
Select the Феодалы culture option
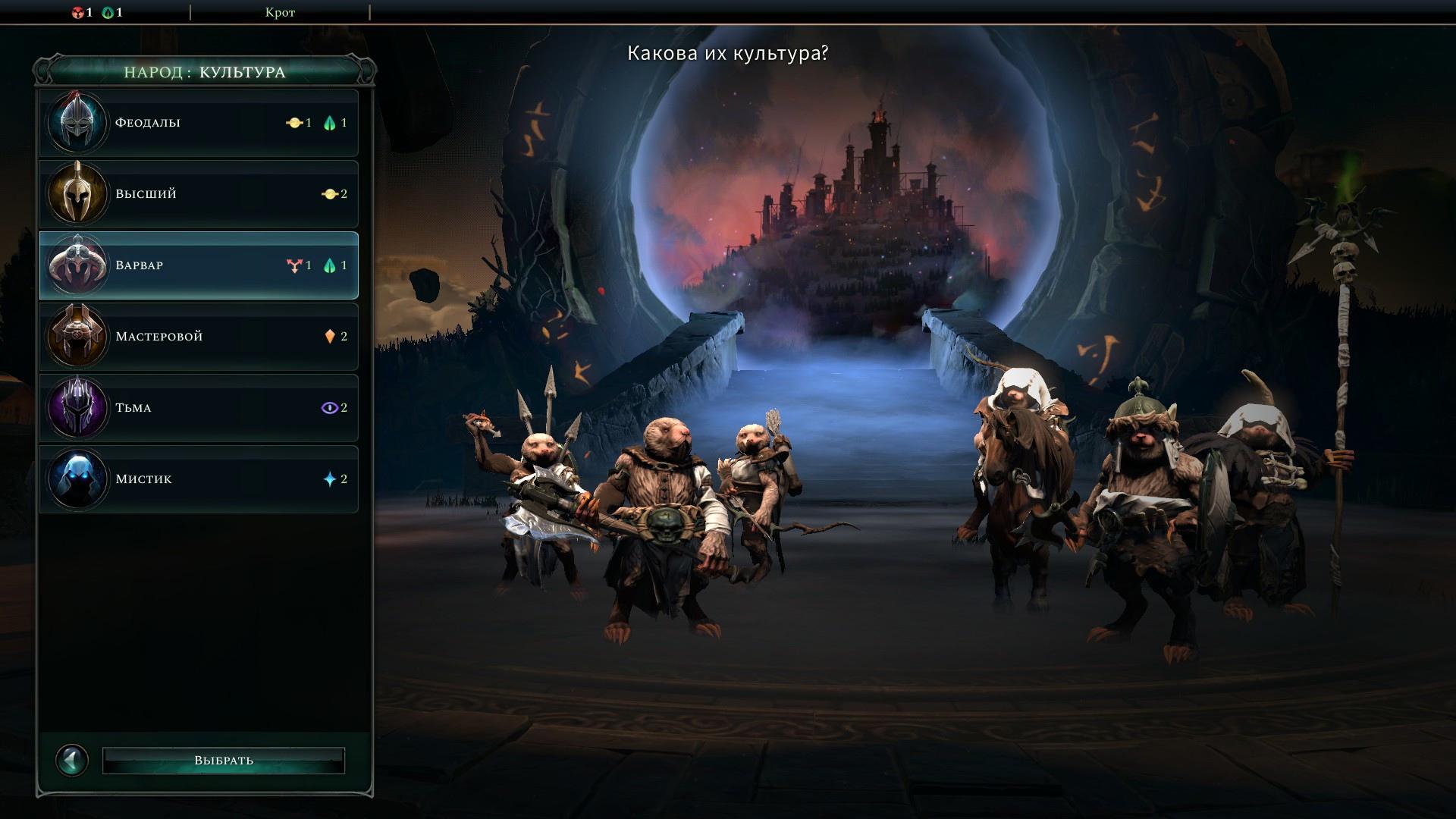(199, 123)
